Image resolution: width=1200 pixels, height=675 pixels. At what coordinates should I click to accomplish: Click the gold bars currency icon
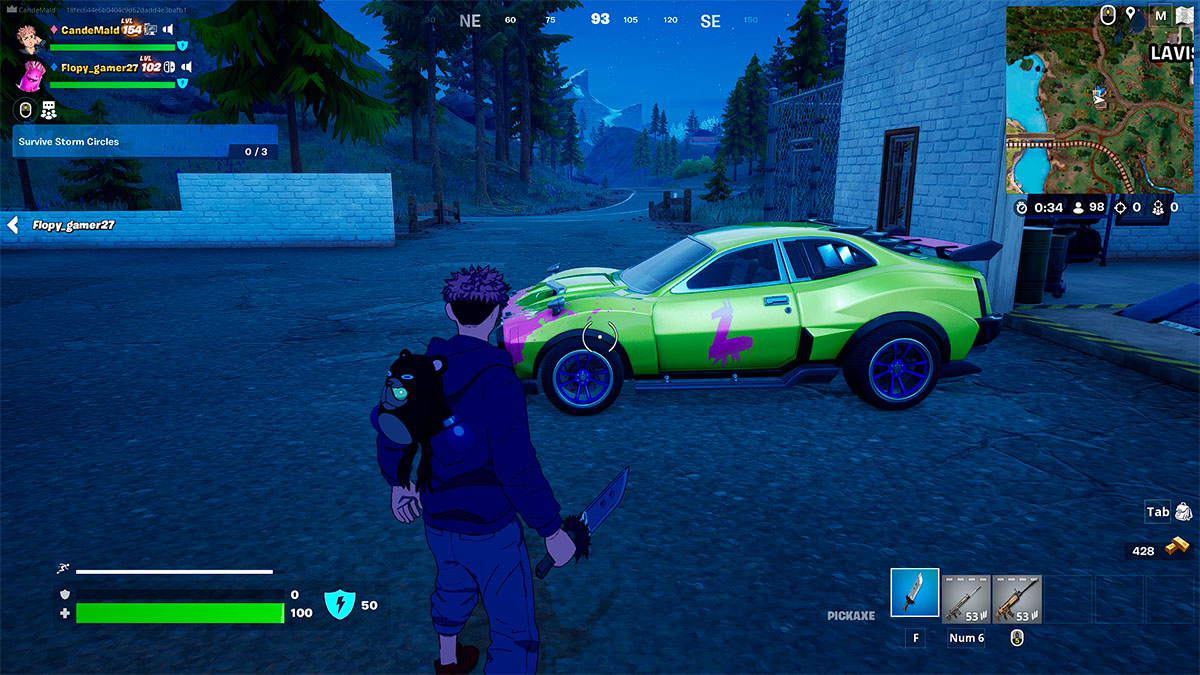coord(1180,549)
